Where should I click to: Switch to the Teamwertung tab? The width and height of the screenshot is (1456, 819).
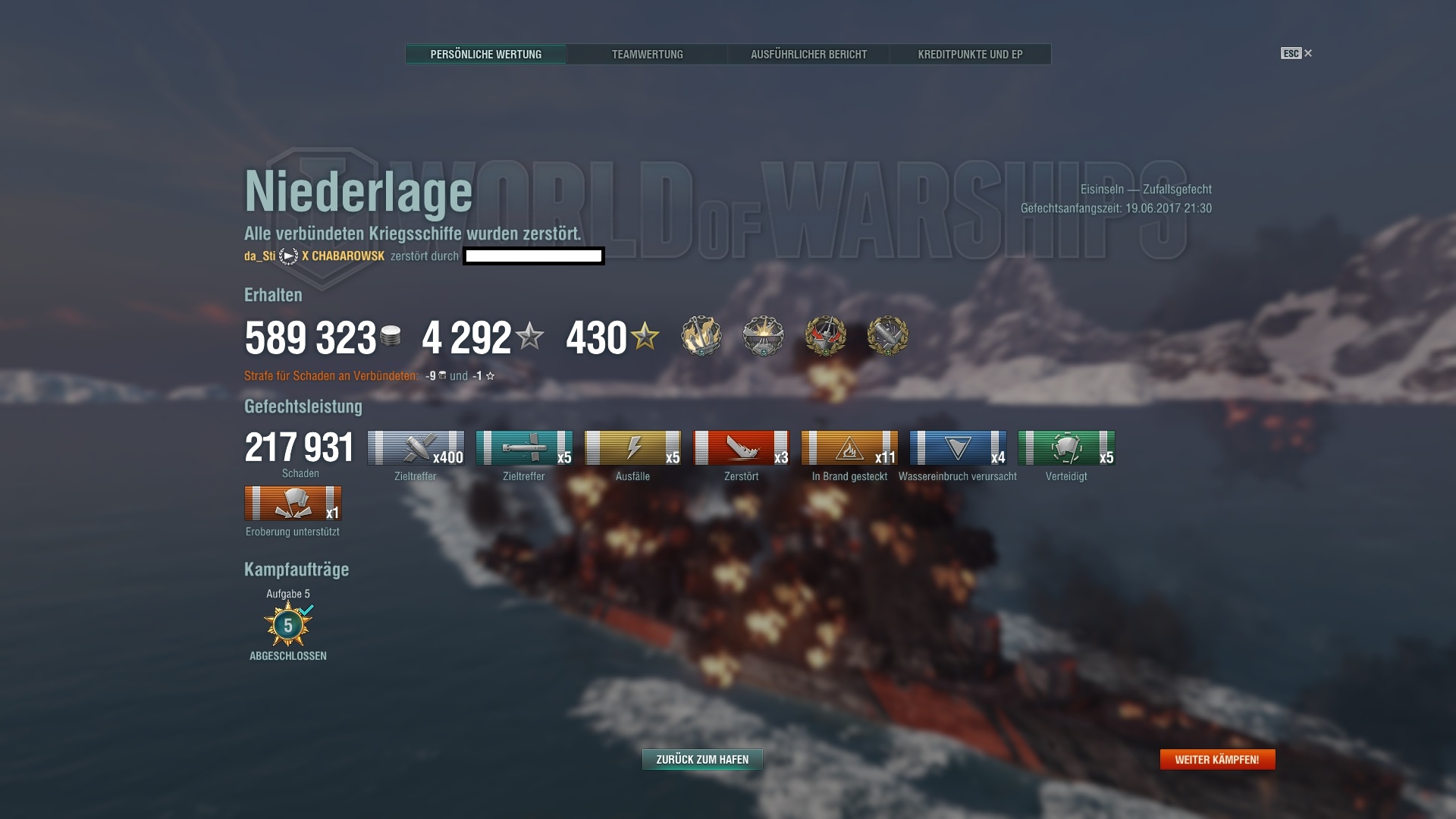click(x=647, y=55)
